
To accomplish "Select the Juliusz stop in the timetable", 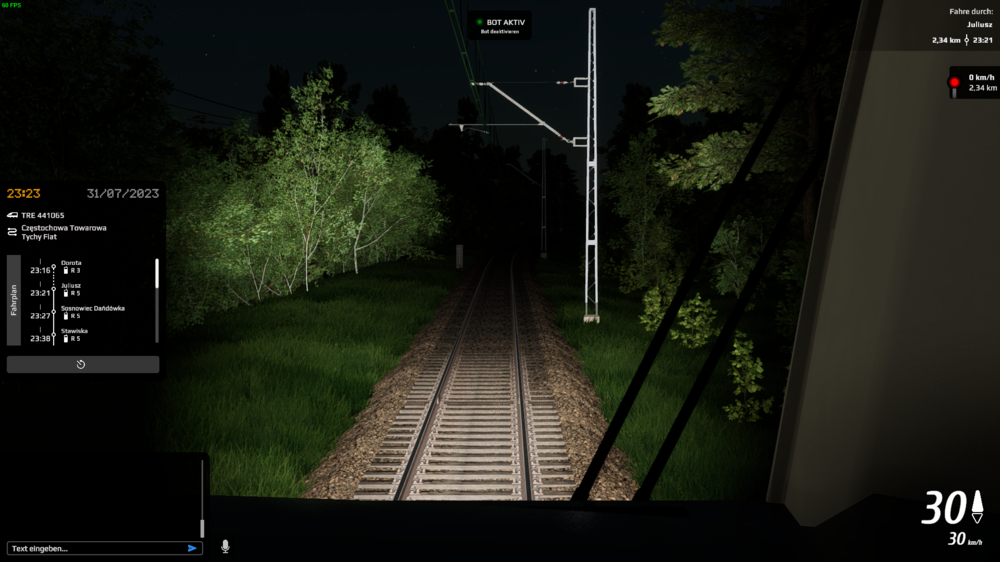I will click(x=71, y=285).
